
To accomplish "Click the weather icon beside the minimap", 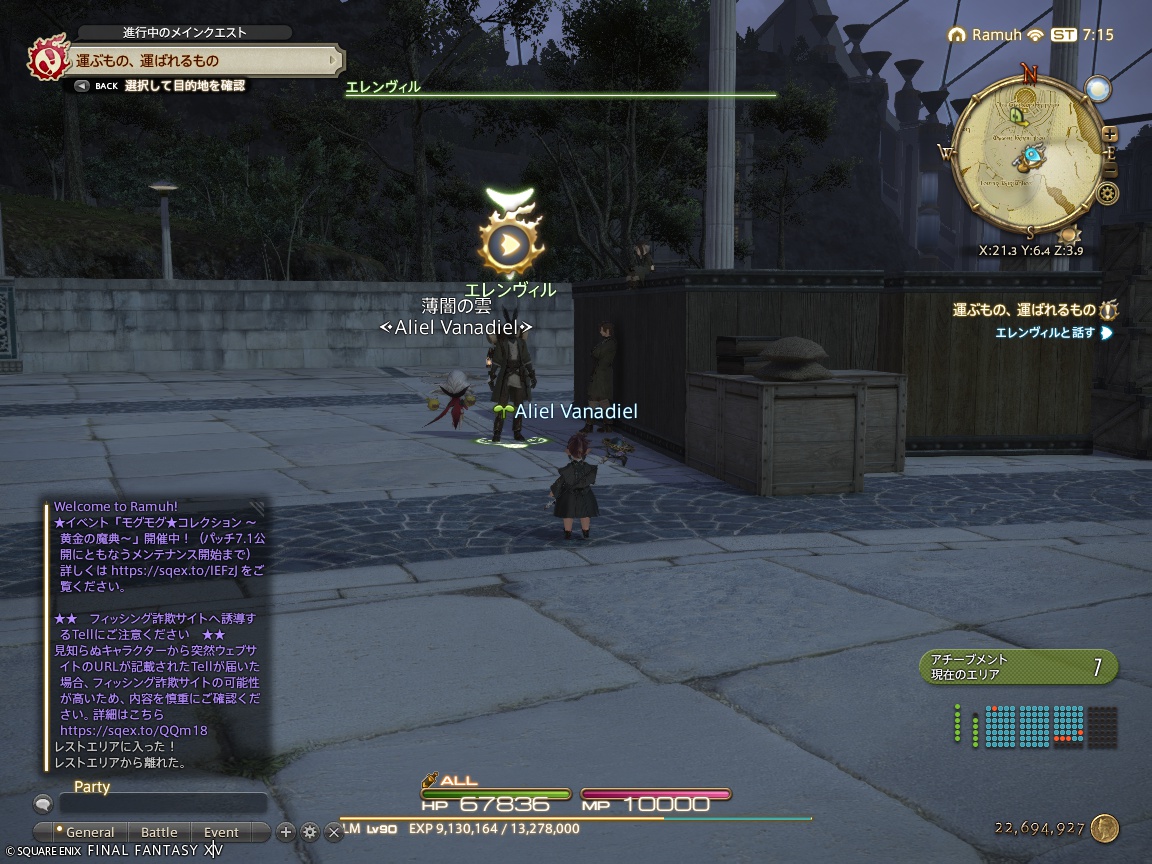I will click(x=1098, y=89).
